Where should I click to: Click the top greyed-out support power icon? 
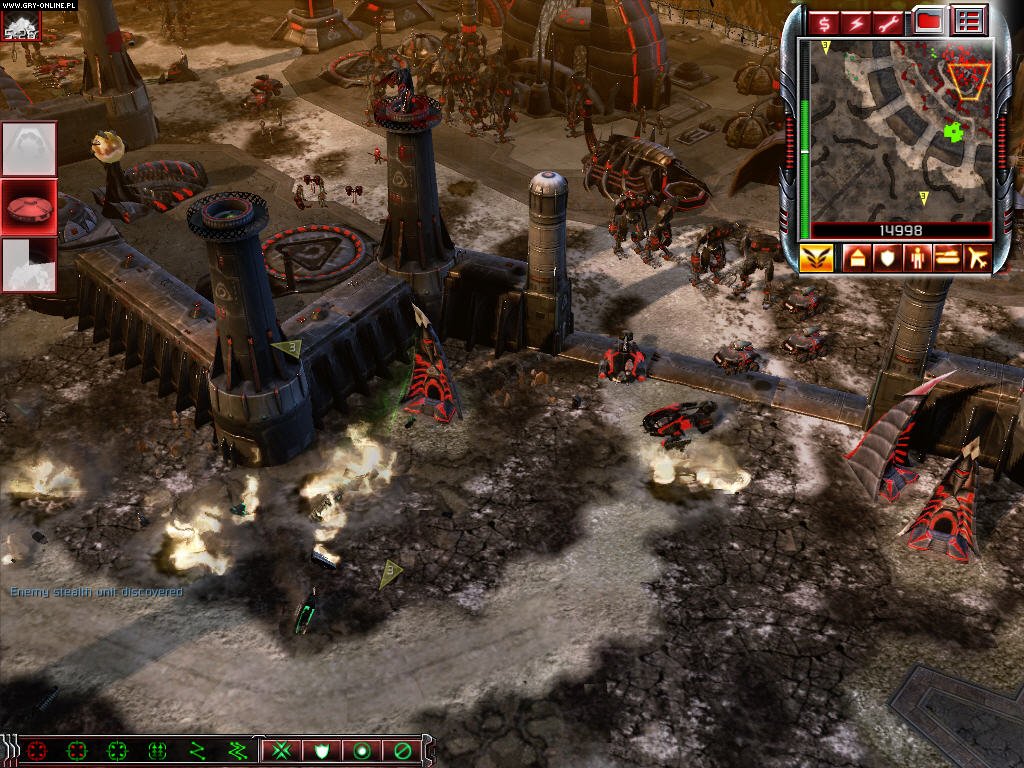pyautogui.click(x=28, y=148)
